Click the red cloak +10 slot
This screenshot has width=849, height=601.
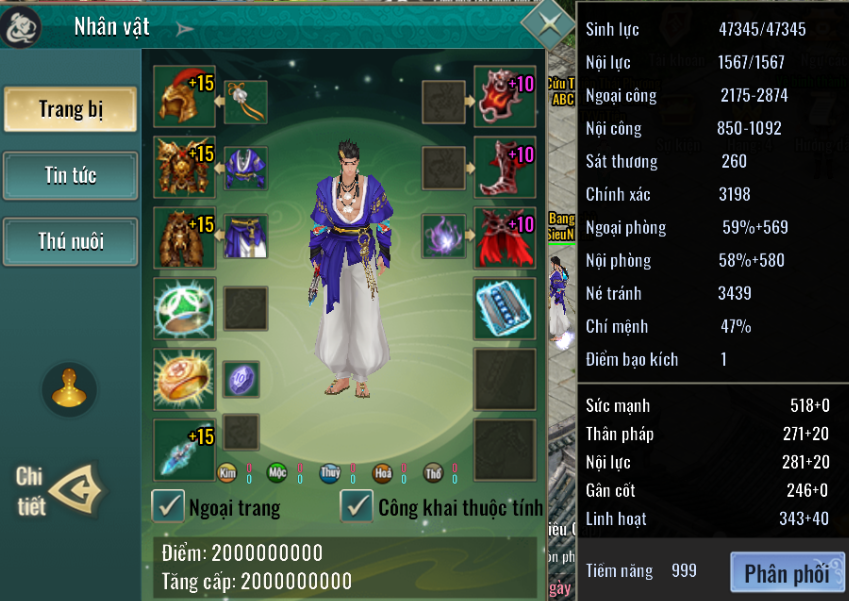click(x=504, y=237)
